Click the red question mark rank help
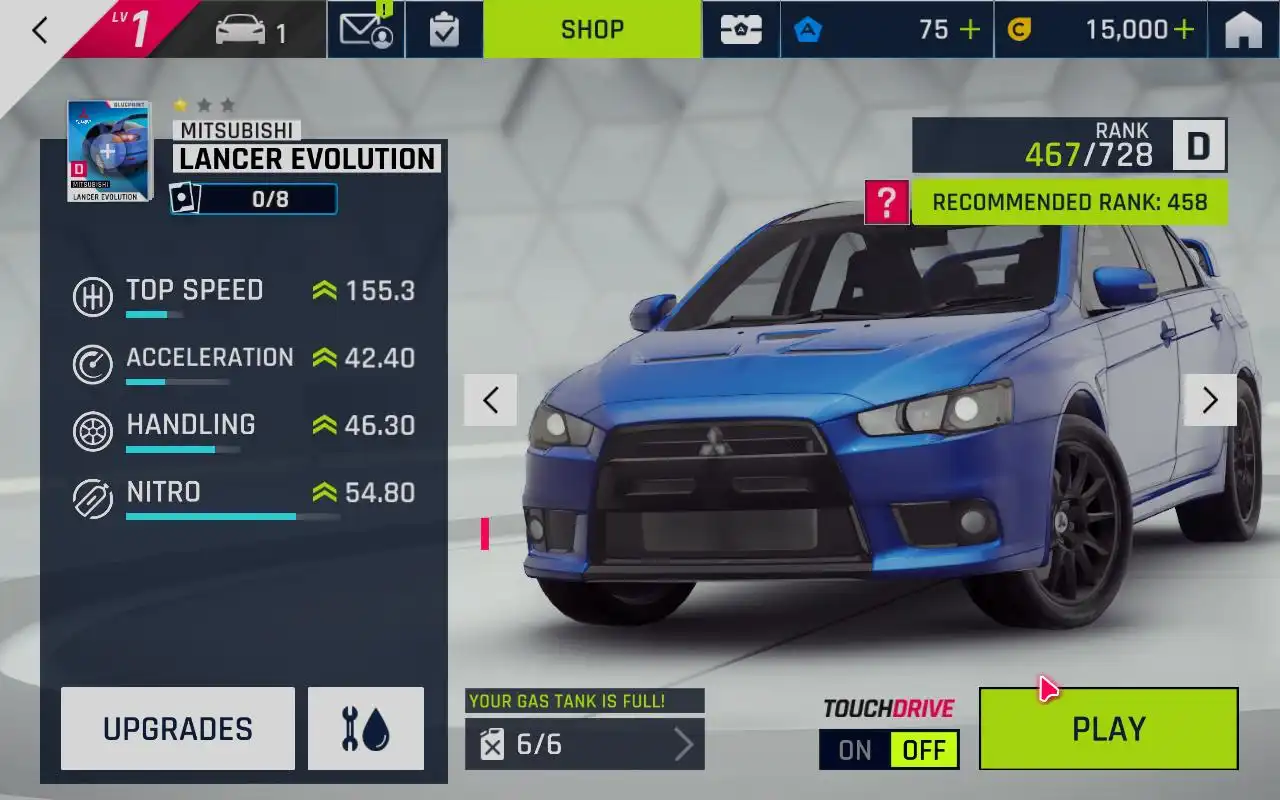The image size is (1280, 800). (x=886, y=202)
